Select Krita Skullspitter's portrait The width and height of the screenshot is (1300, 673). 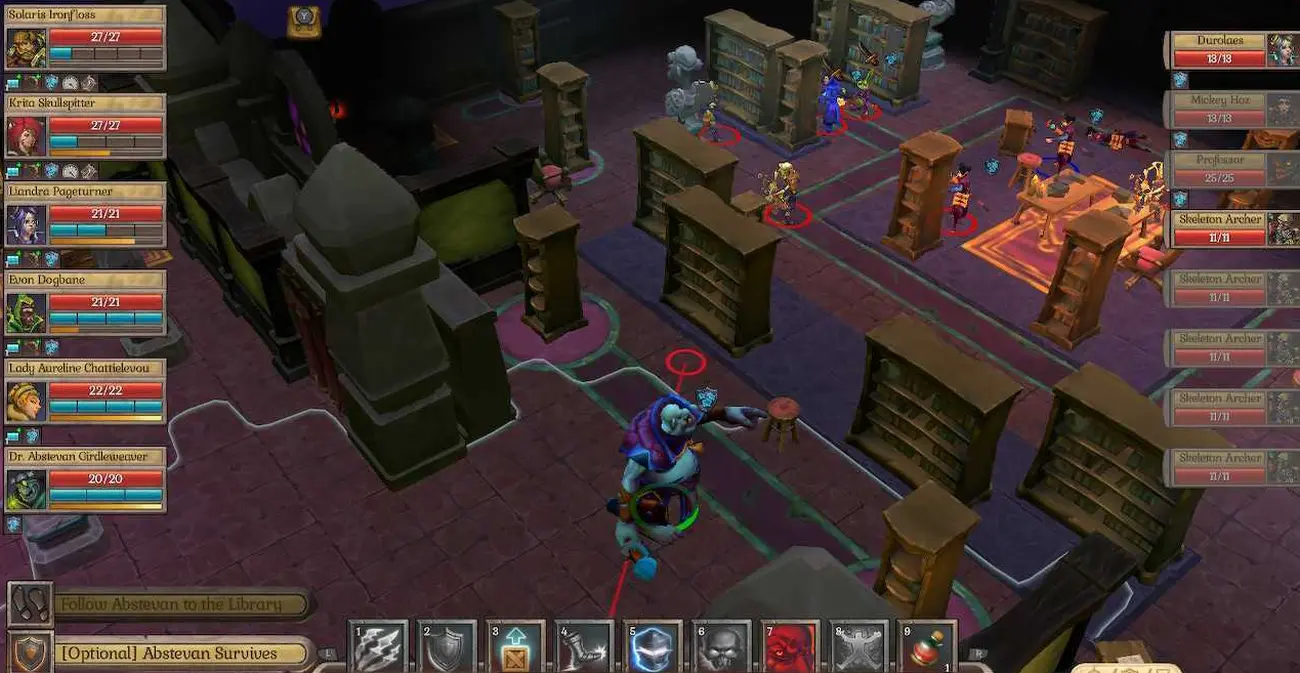[x=26, y=134]
